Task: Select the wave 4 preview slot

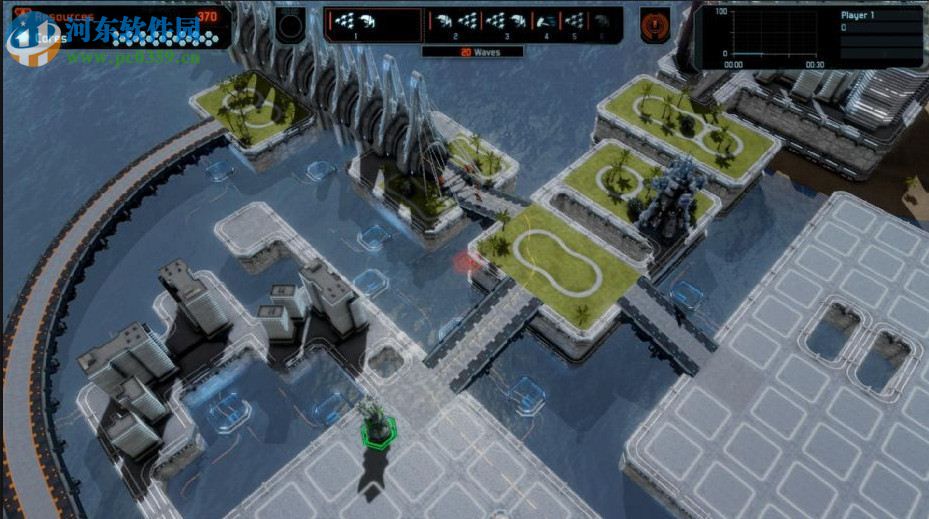Action: click(545, 23)
